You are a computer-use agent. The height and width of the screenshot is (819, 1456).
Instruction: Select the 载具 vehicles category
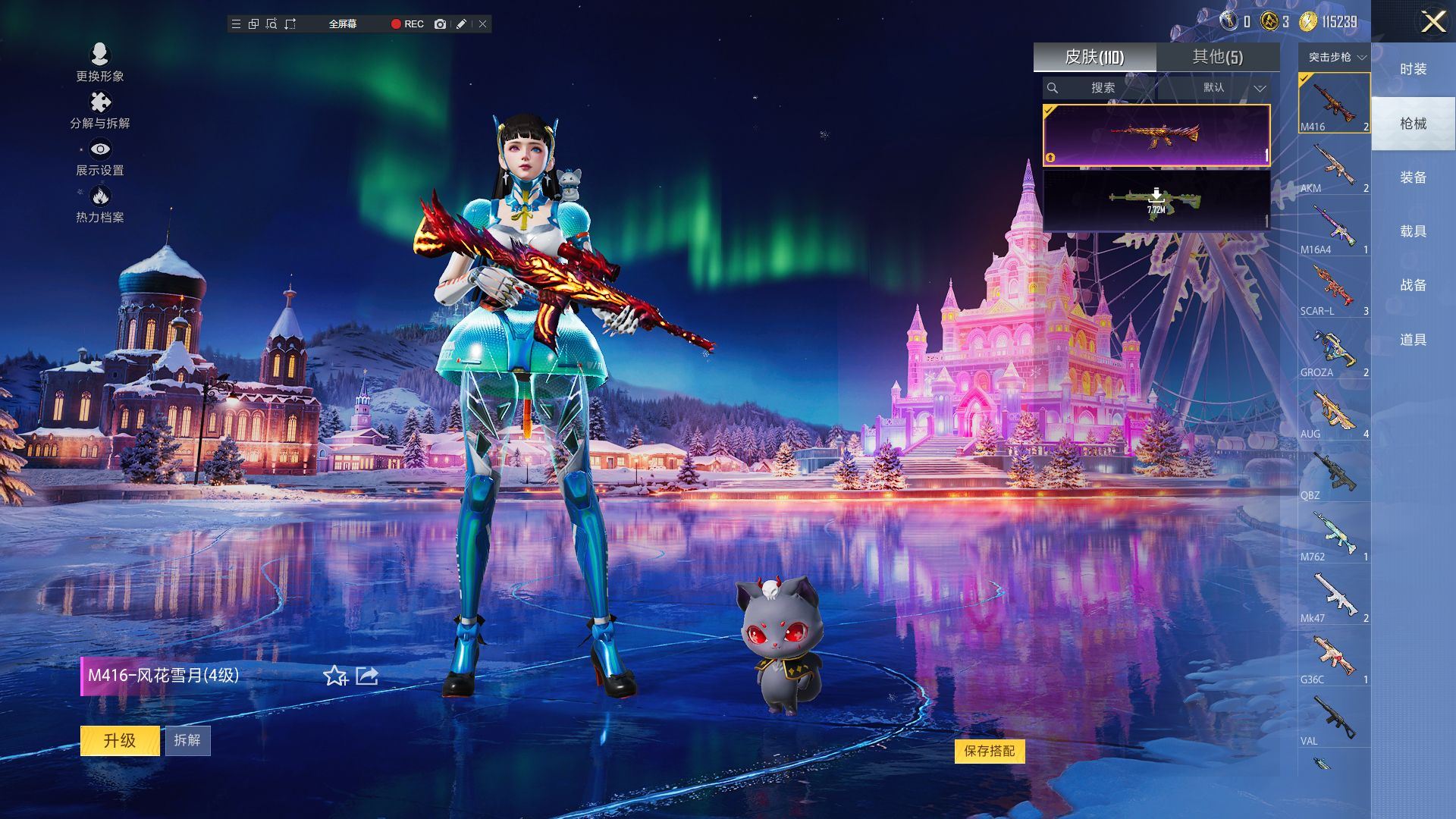(x=1413, y=231)
